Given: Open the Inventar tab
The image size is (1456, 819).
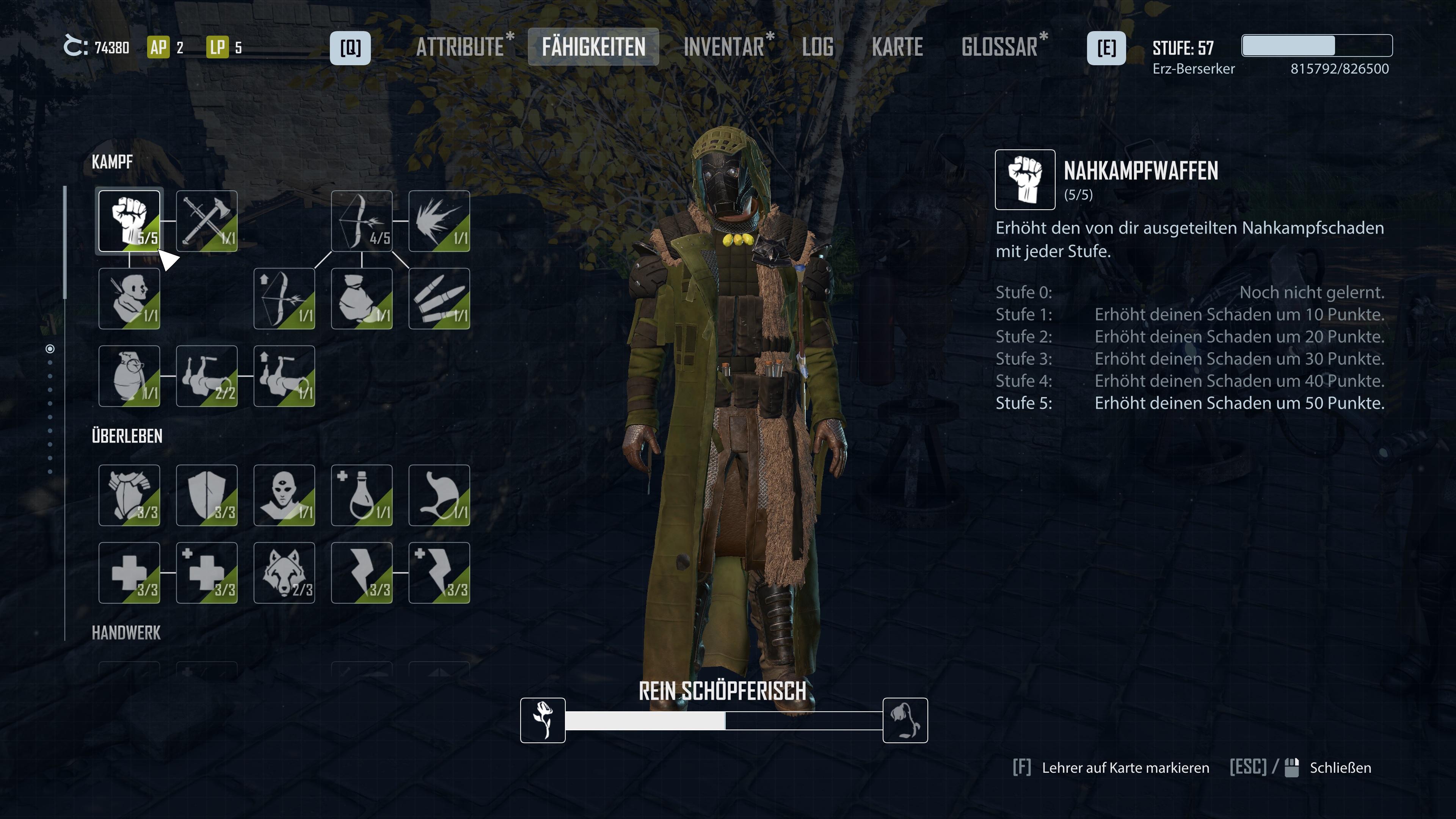Looking at the screenshot, I should (x=723, y=47).
